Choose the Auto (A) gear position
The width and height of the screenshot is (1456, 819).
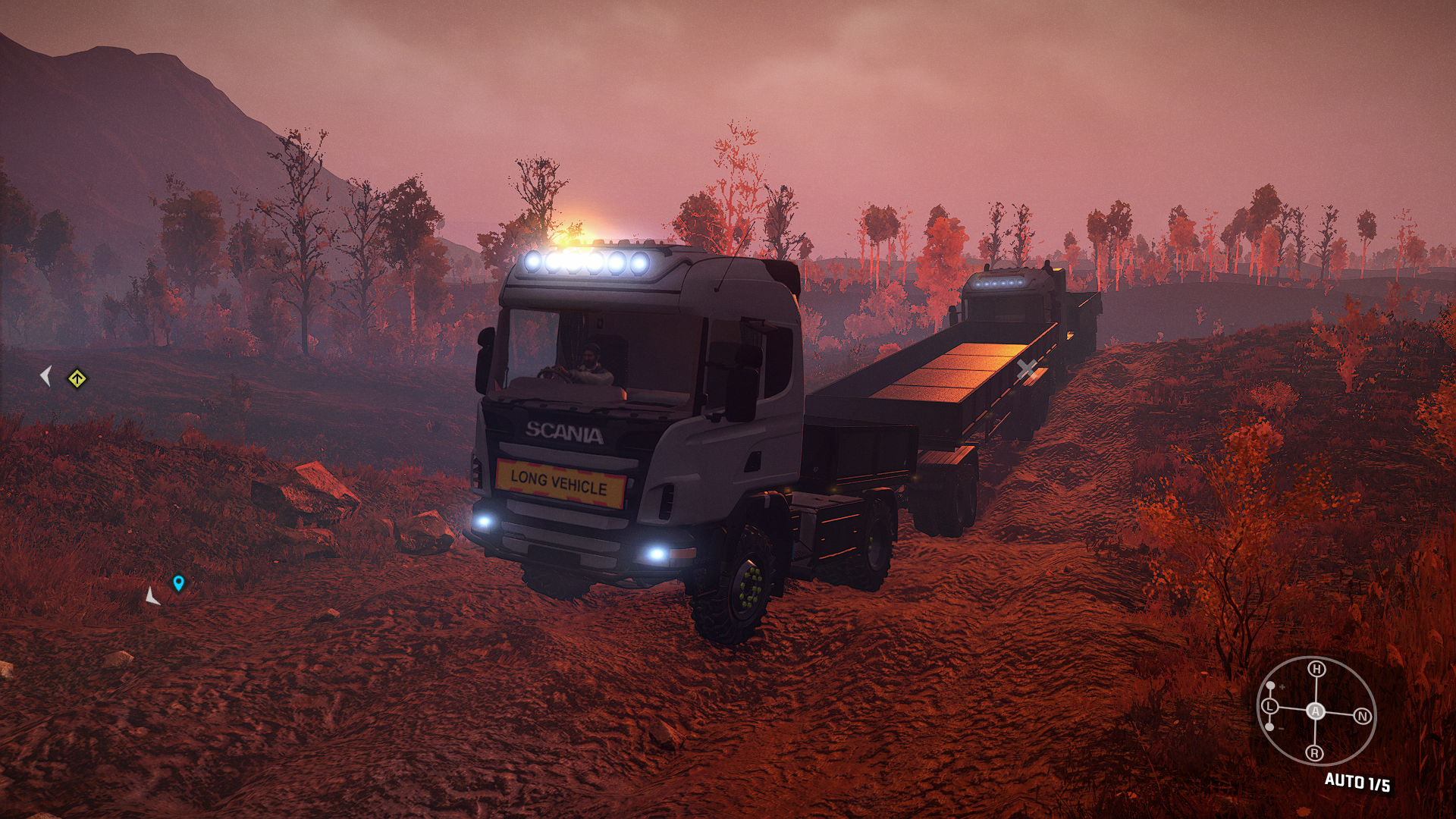tap(1316, 711)
